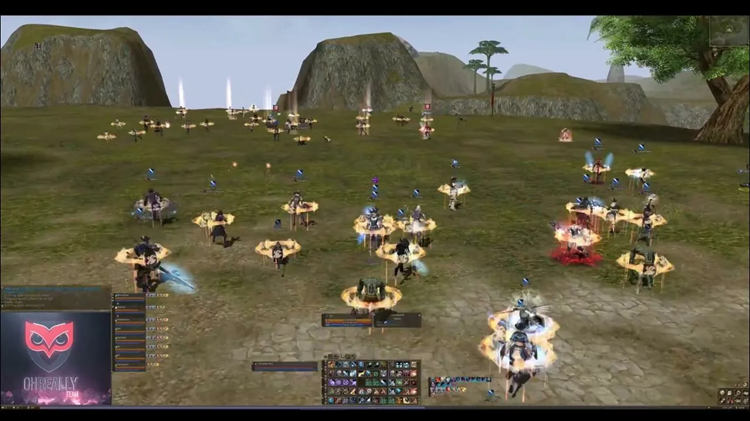This screenshot has height=421, width=750.
Task: Click the OhReally Team owl logo
Action: click(x=49, y=340)
